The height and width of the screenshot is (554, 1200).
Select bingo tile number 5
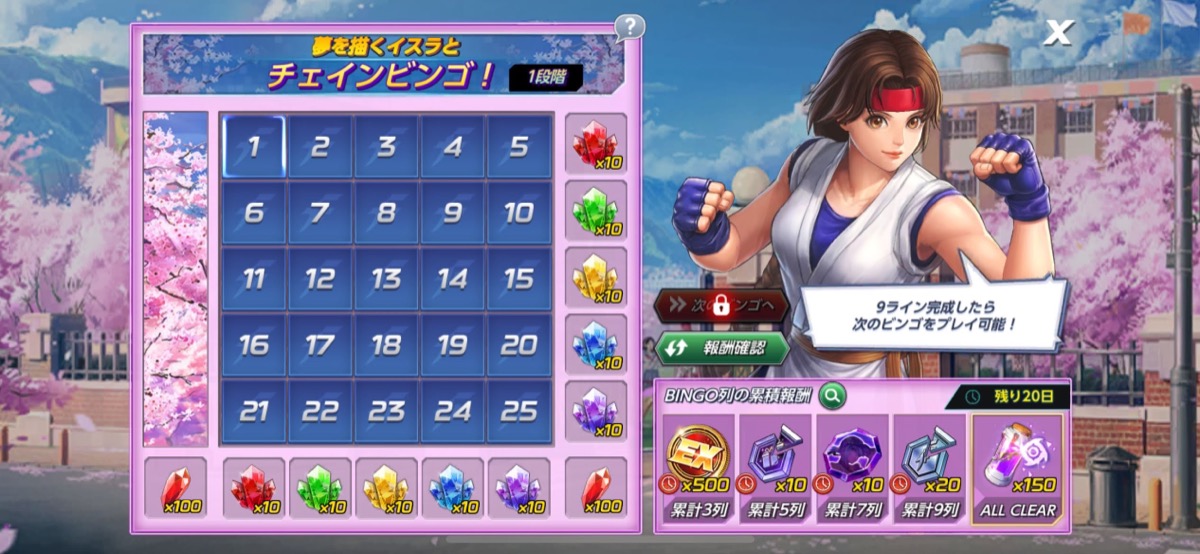519,147
